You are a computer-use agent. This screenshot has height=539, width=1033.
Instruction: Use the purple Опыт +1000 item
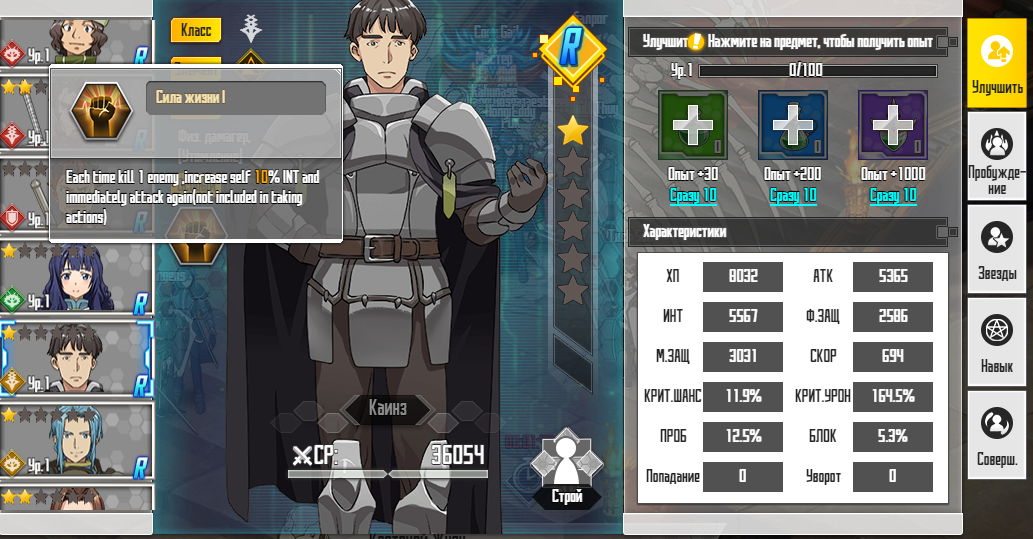(x=892, y=125)
